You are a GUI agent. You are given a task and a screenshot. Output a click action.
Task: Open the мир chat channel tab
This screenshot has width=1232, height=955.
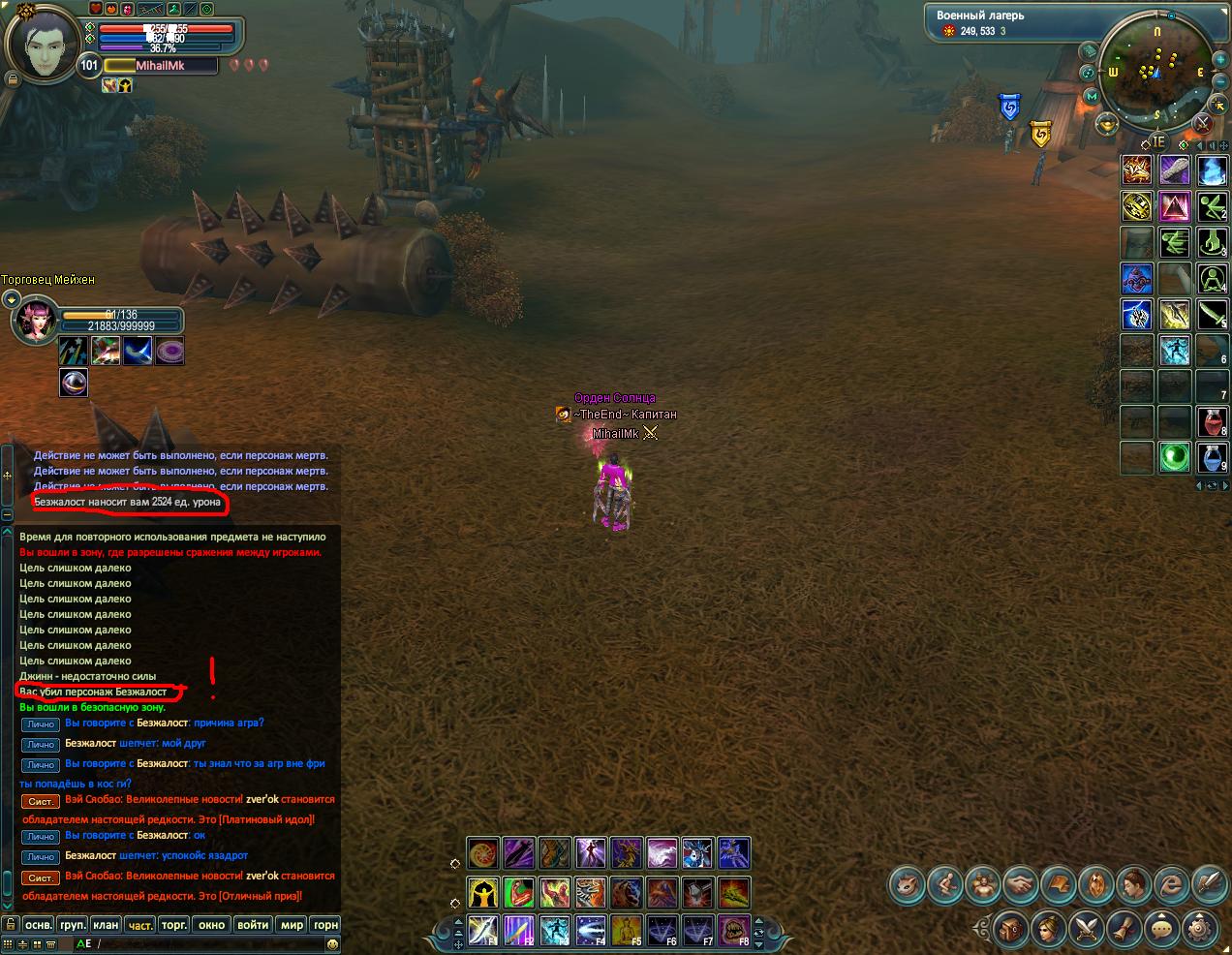292,925
